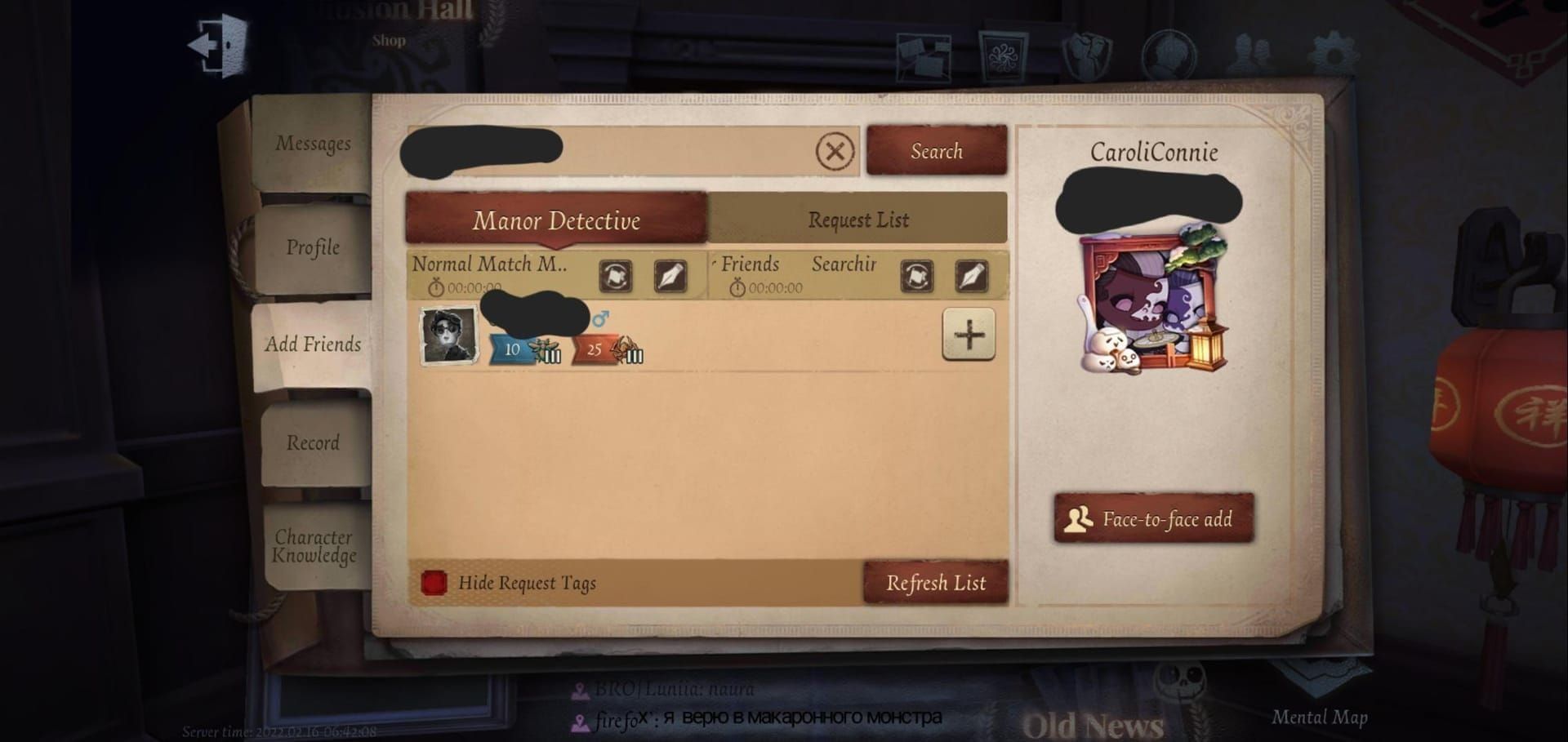Click the Refresh List button

tap(936, 582)
